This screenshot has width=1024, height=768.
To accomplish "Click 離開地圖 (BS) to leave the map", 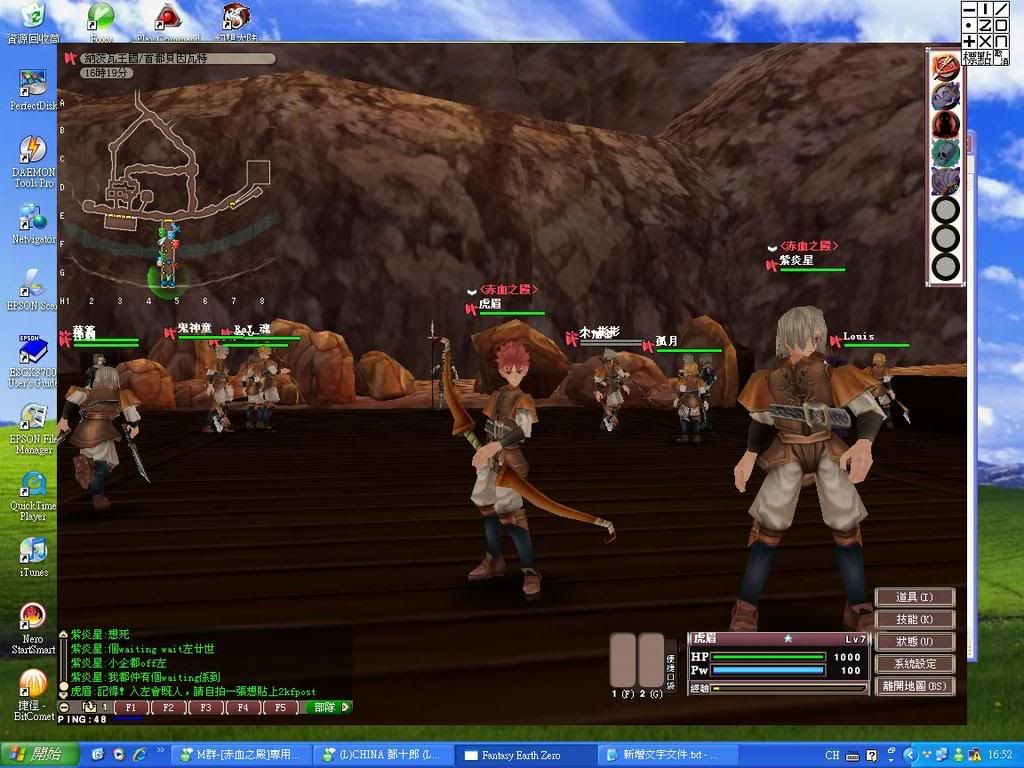I will [x=914, y=687].
